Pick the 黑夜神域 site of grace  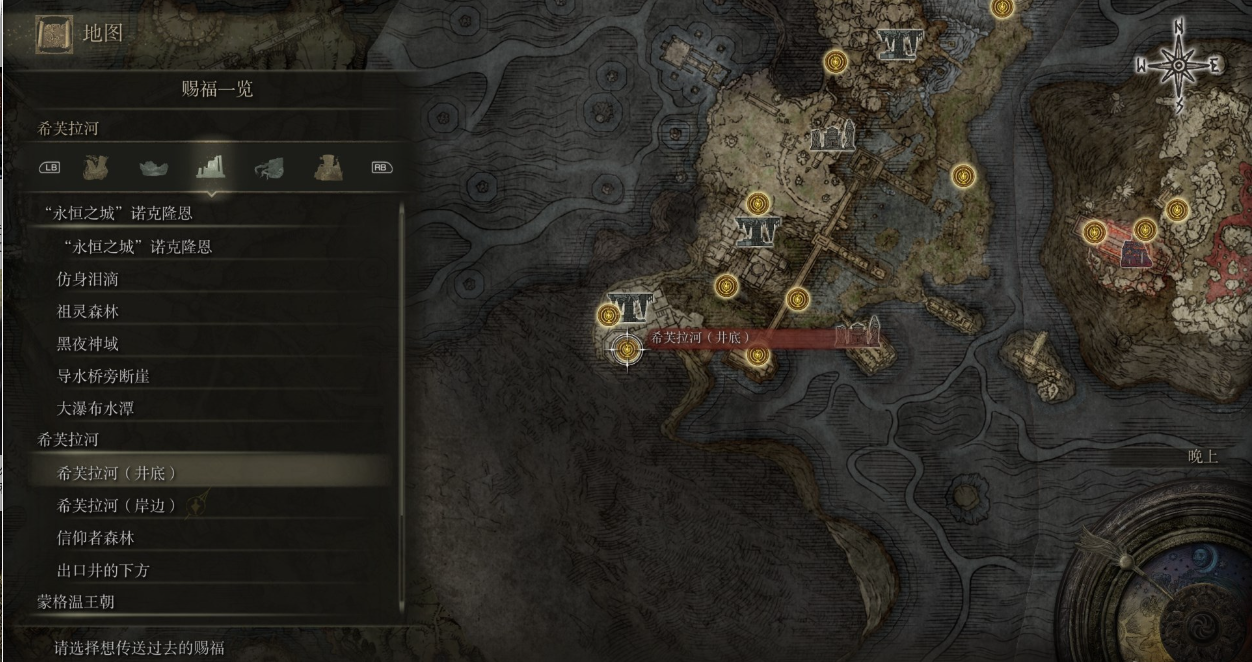[88, 344]
